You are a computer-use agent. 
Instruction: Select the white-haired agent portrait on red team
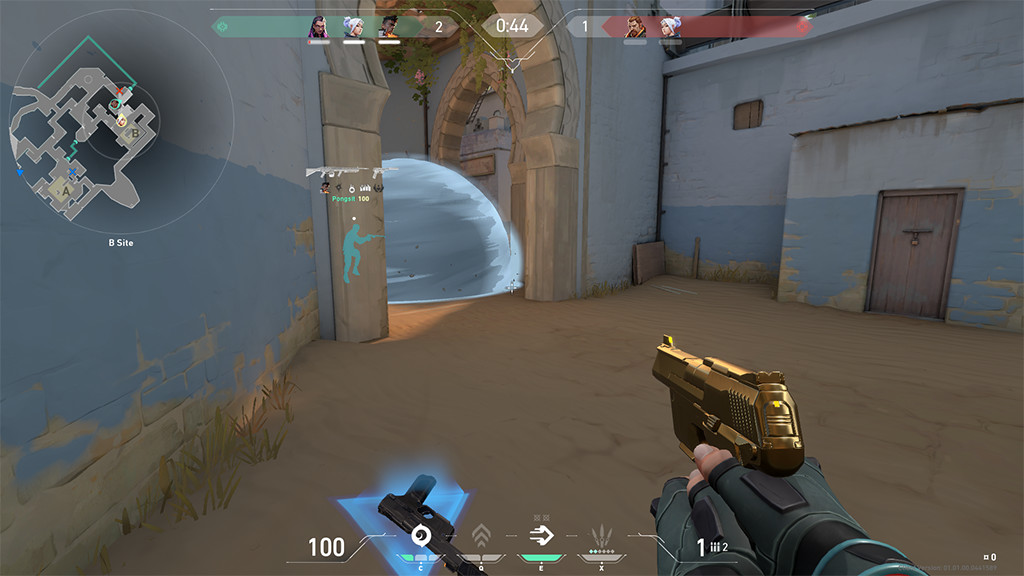670,27
